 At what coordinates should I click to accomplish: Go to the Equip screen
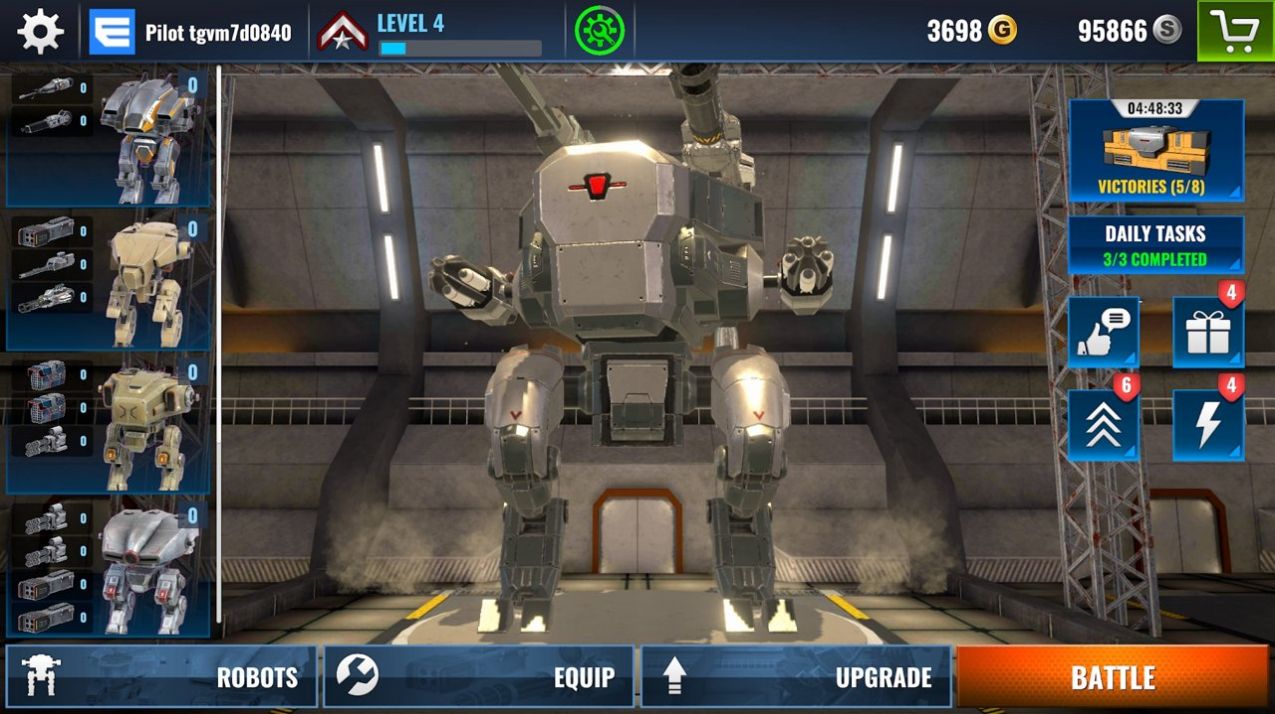[478, 677]
